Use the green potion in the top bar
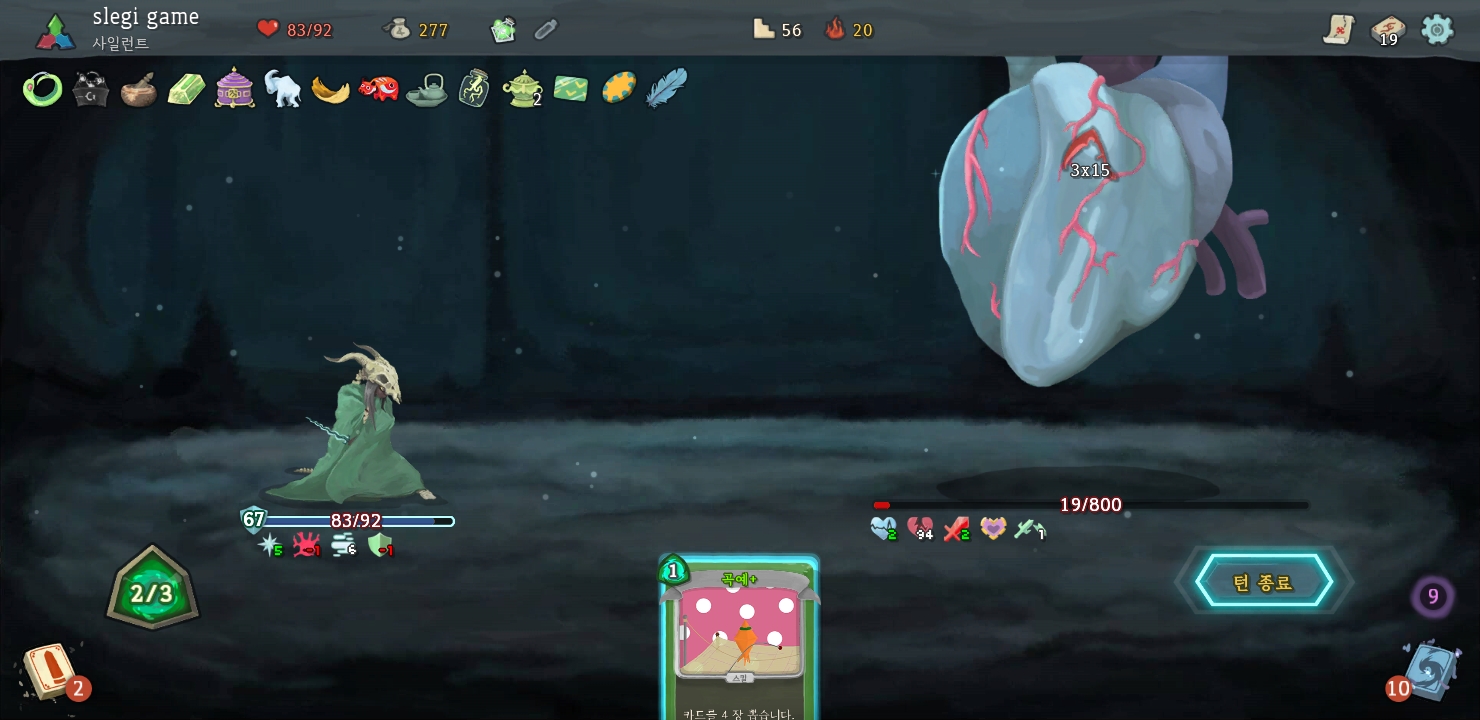Image resolution: width=1480 pixels, height=720 pixels. tap(503, 30)
